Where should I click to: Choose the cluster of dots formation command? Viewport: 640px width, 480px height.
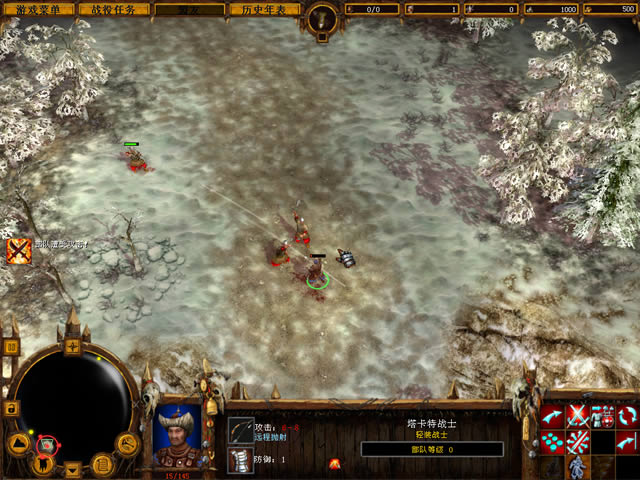click(553, 441)
